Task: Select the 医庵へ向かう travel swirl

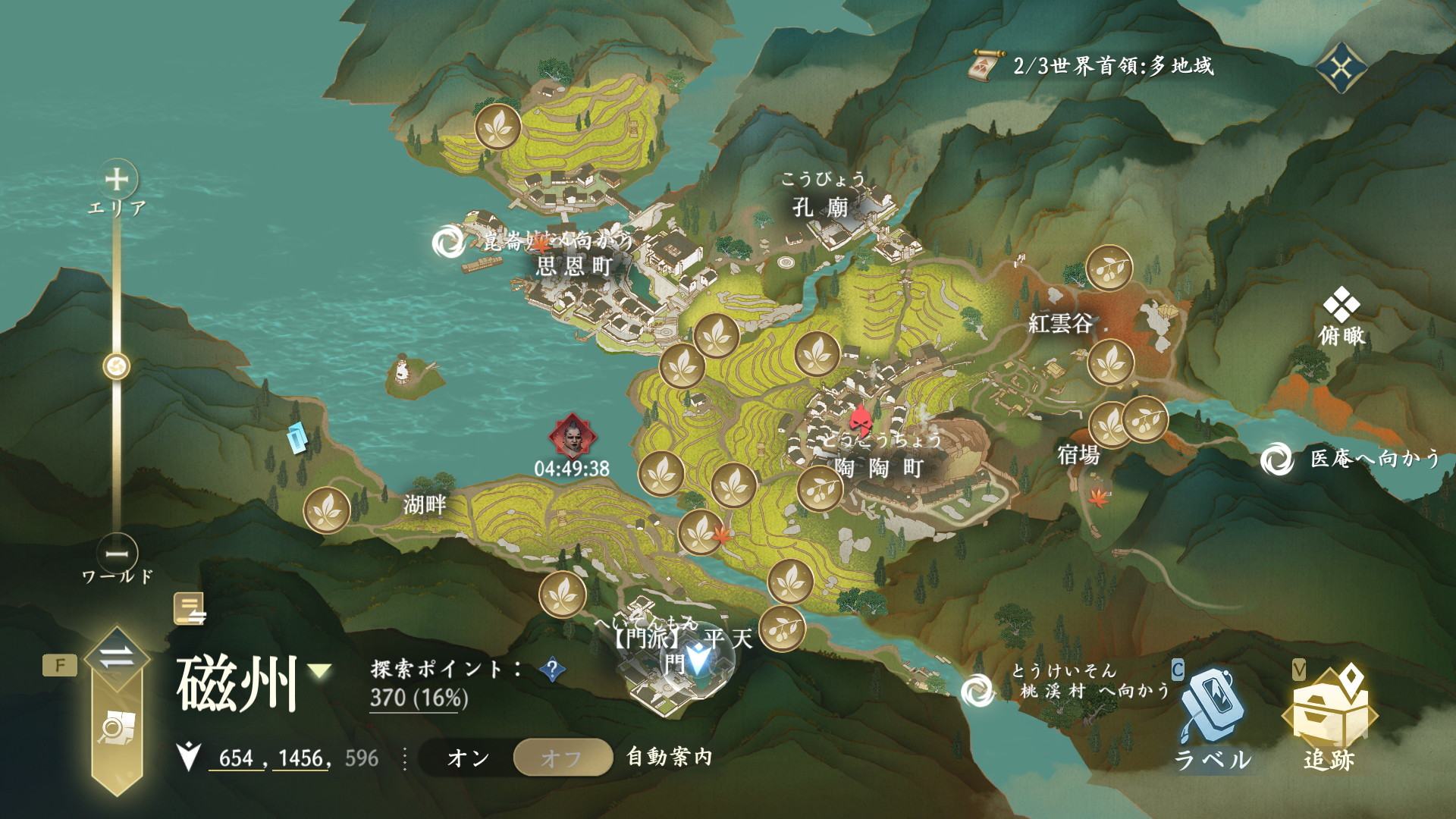Action: tap(1276, 460)
